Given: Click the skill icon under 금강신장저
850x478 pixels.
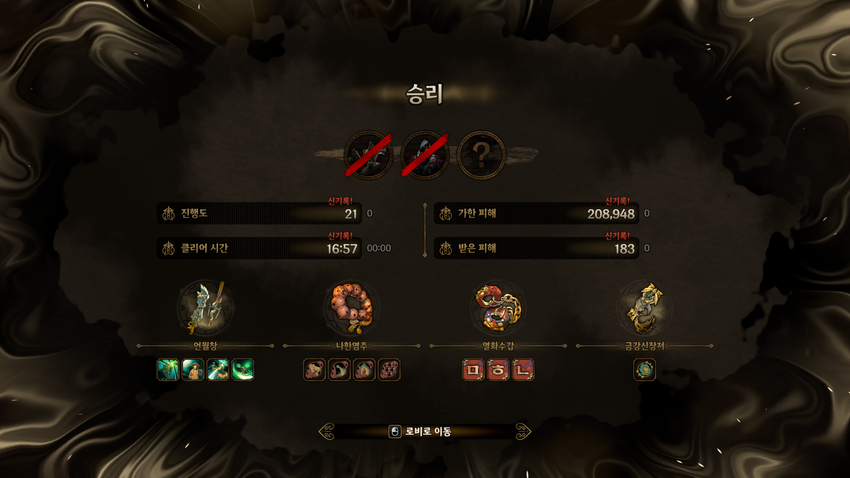Looking at the screenshot, I should (x=644, y=370).
